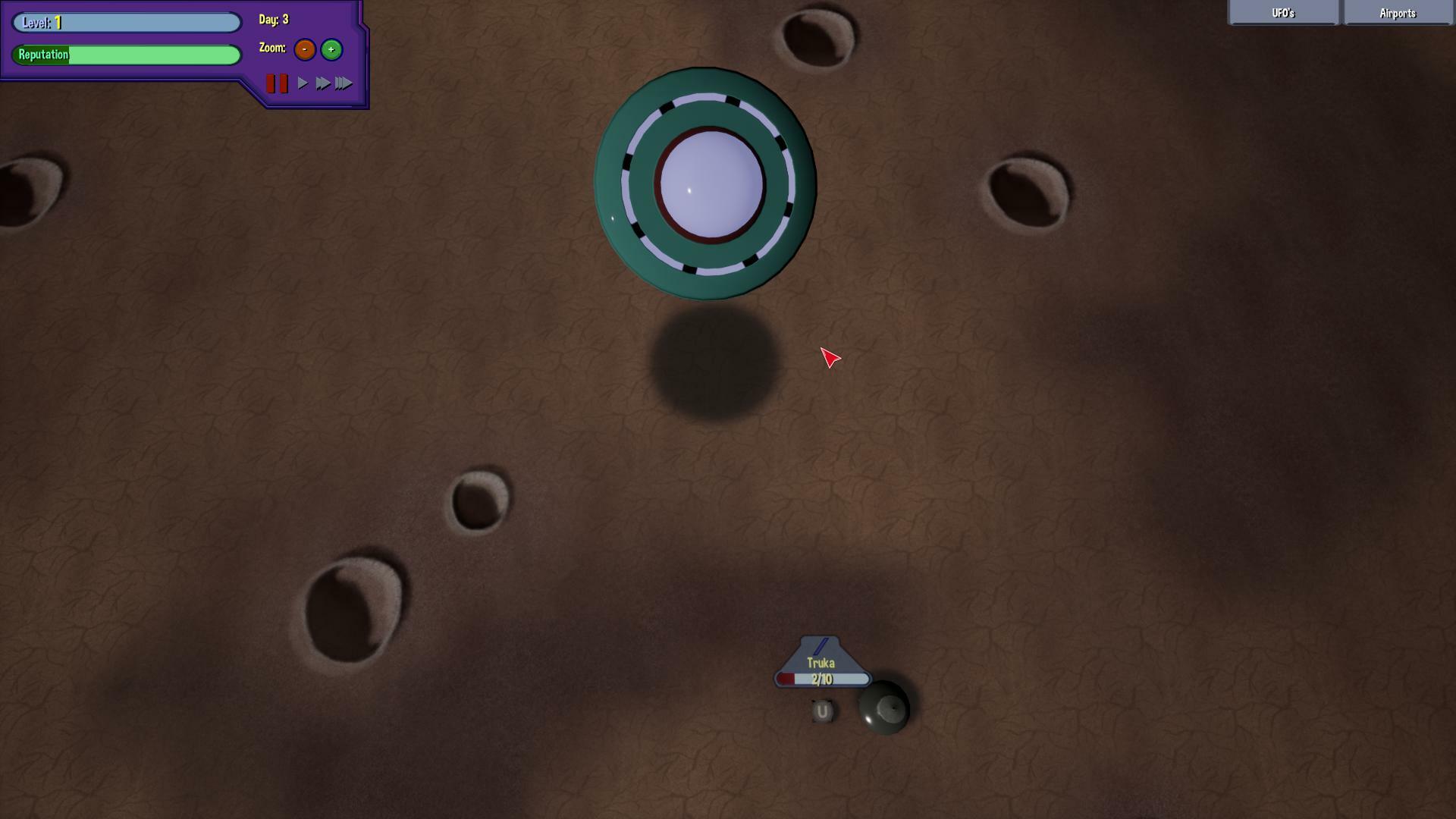Open the Airports panel

coord(1398,13)
